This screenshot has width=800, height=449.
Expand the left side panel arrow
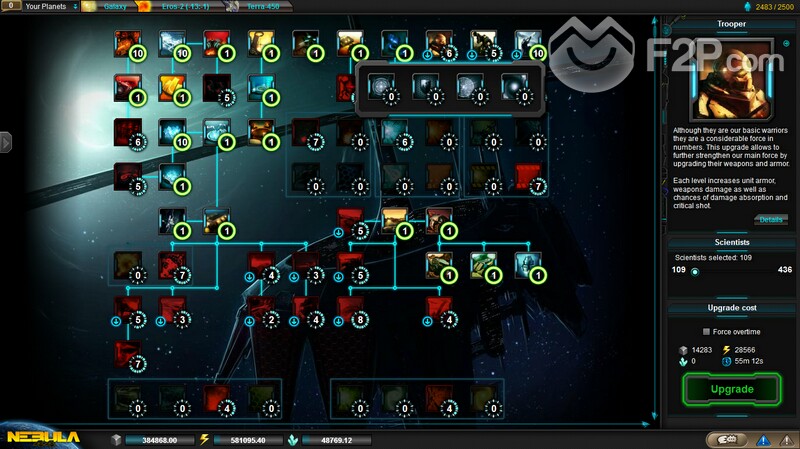[x=5, y=142]
